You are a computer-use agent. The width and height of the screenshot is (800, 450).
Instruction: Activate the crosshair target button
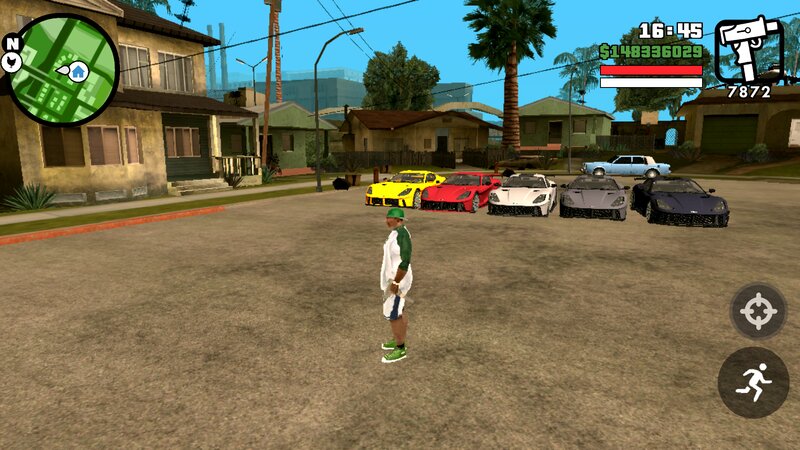tap(758, 311)
